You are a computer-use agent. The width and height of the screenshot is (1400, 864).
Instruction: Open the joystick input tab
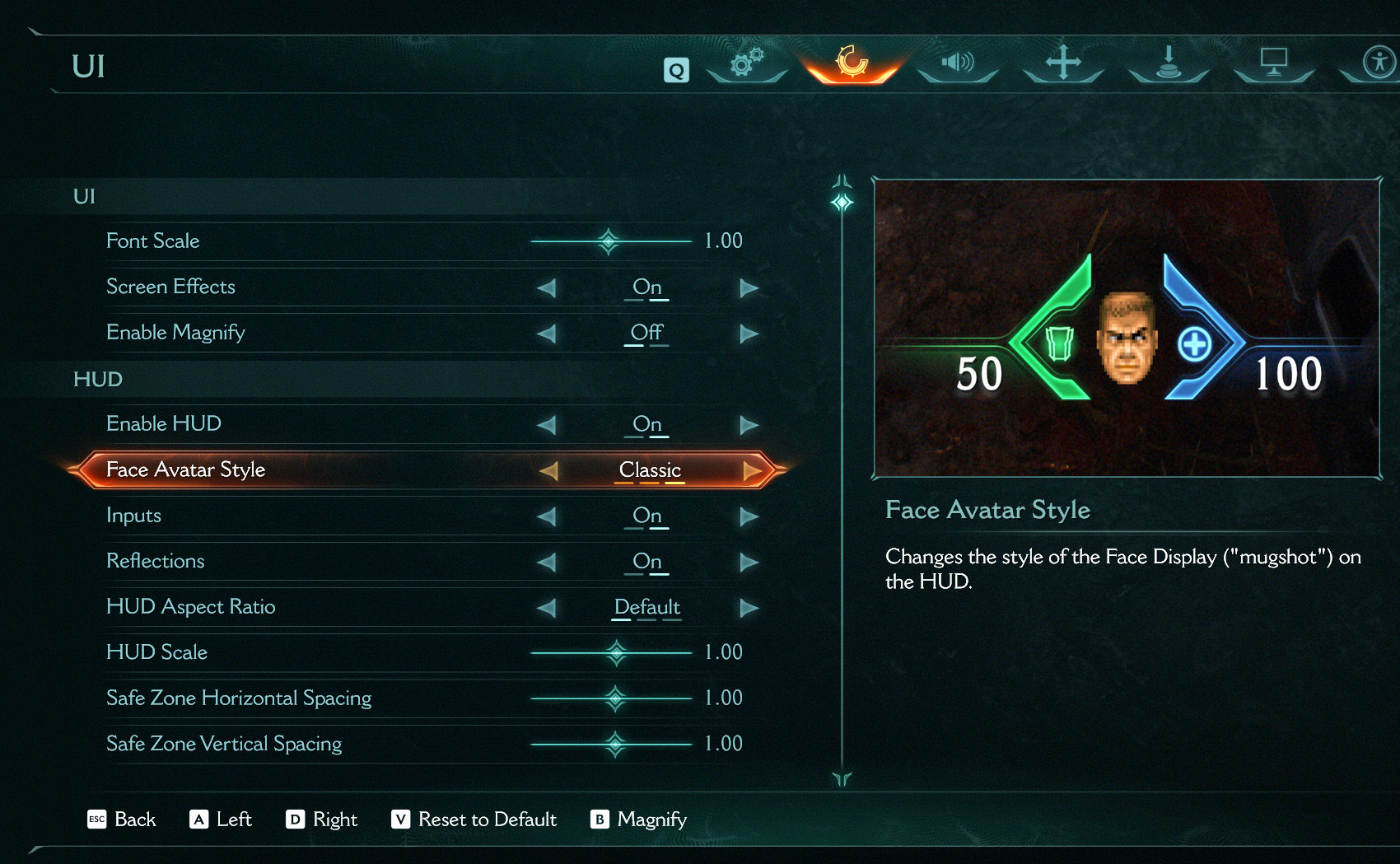click(x=1168, y=62)
